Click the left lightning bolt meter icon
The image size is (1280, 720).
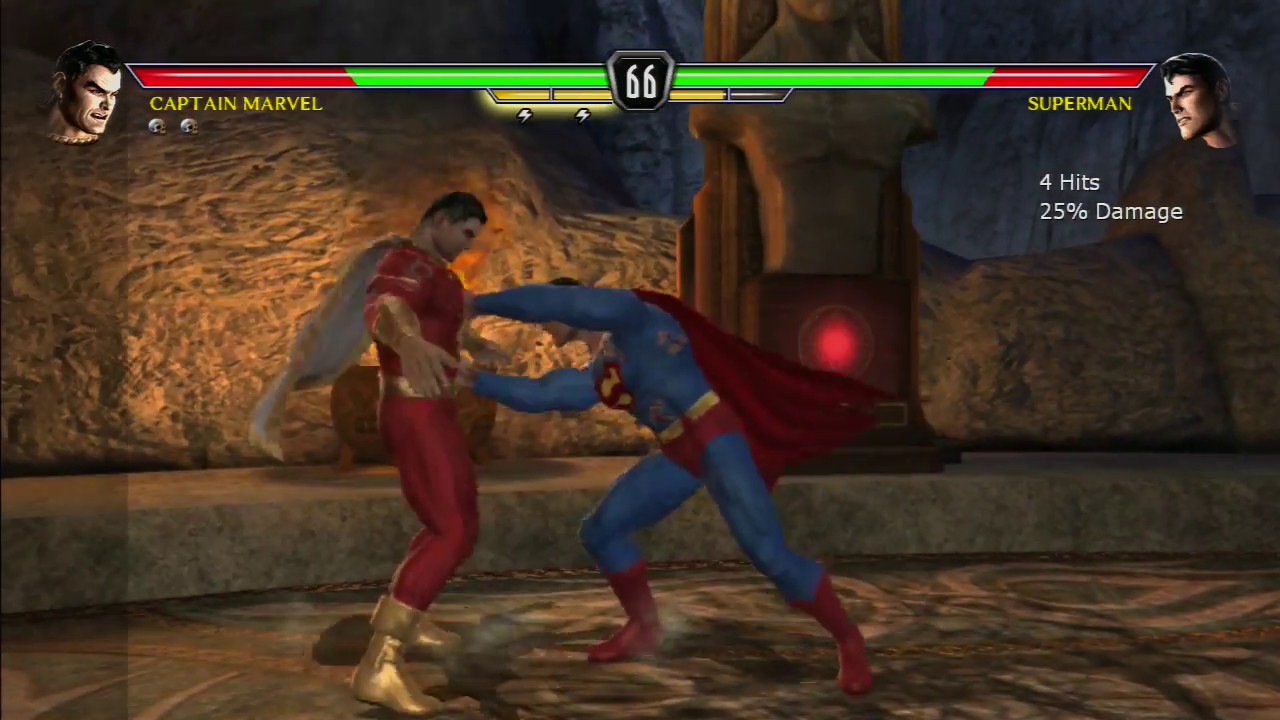click(524, 115)
